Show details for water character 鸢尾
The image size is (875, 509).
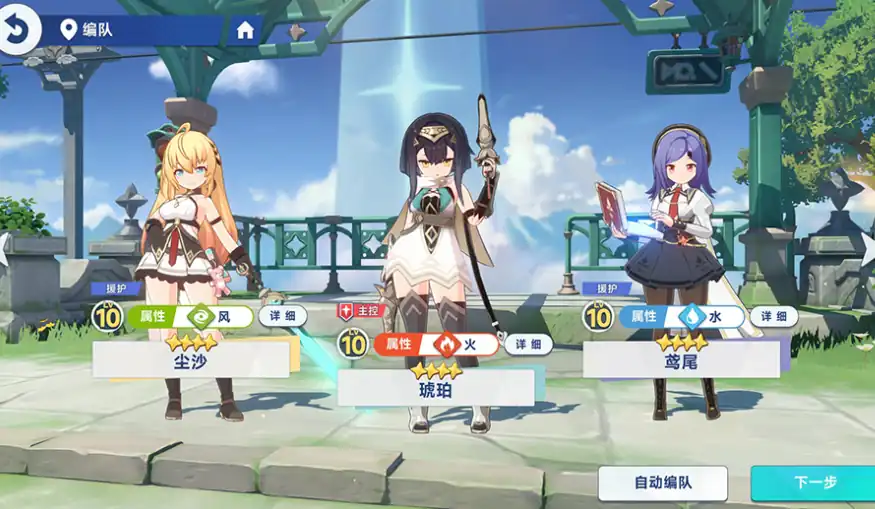coord(774,317)
